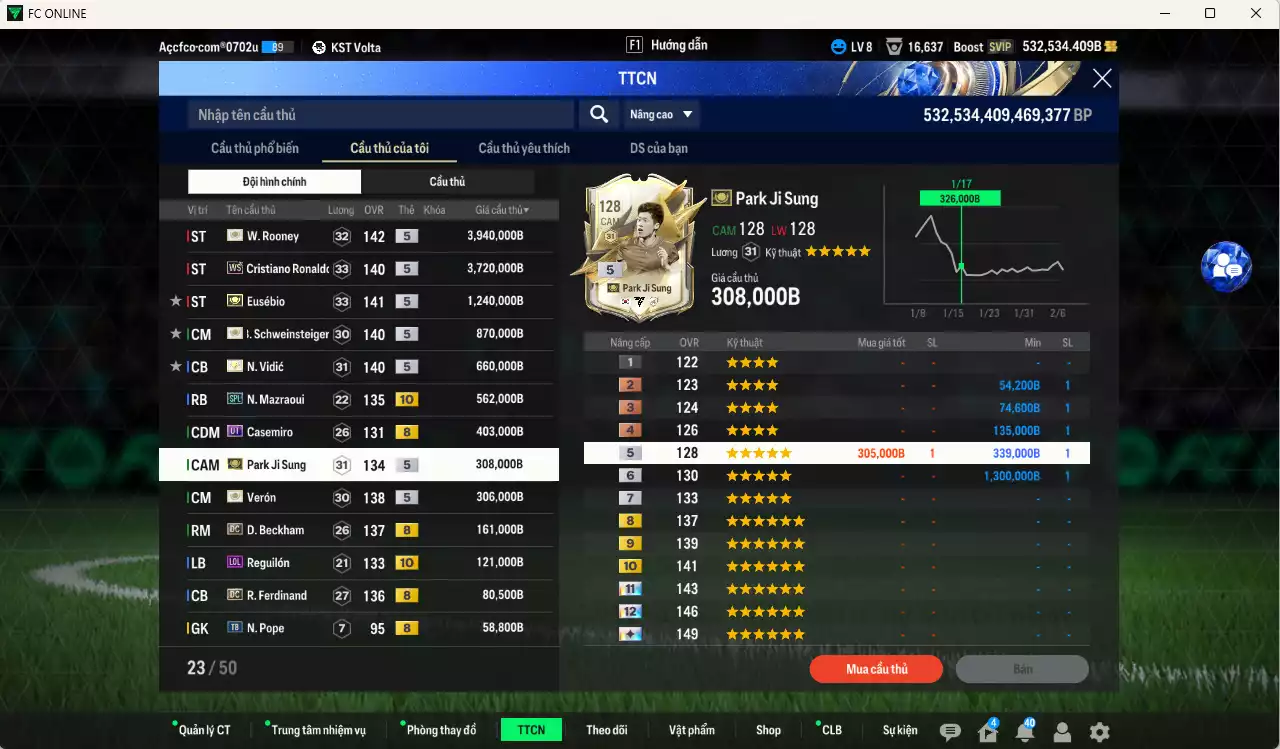Open the settings gear icon

1098,732
